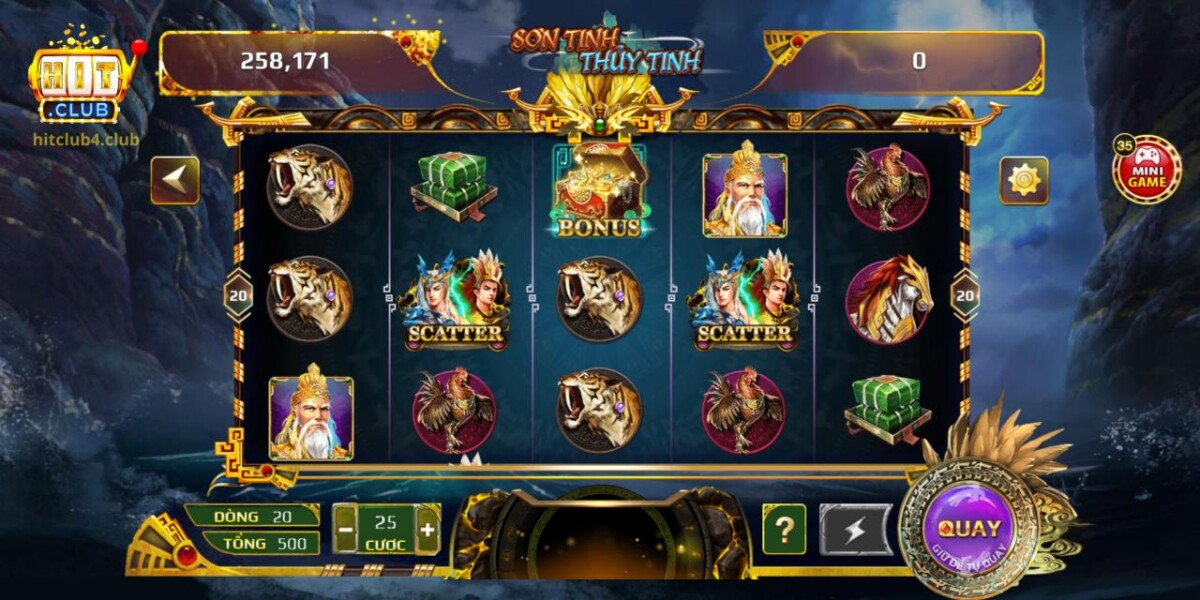Select the DÒNG 20 paylines option

coord(252,516)
